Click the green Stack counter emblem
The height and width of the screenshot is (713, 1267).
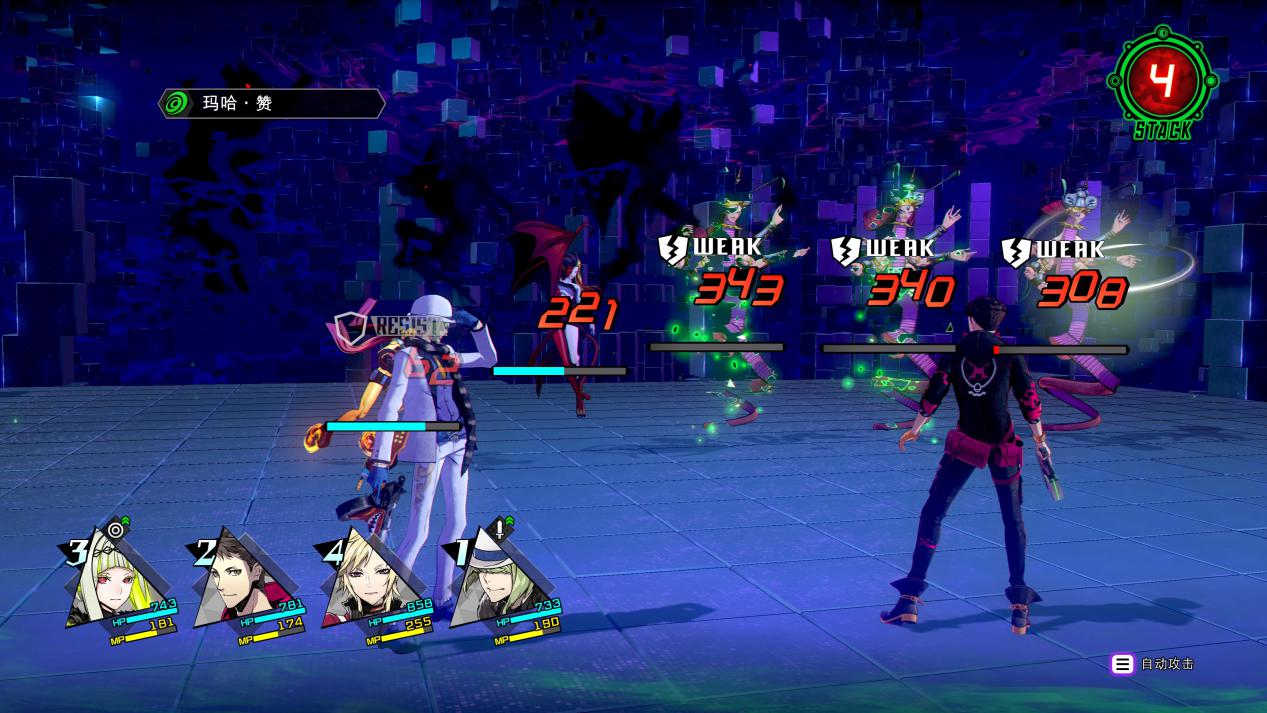coord(1162,82)
